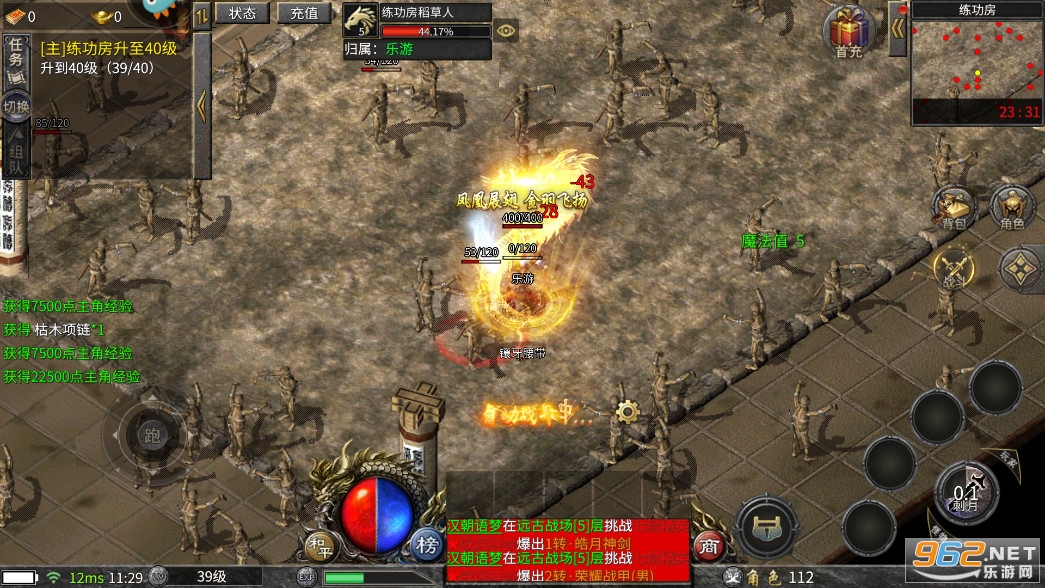Activate the 刺月 sword skill
Image resolution: width=1045 pixels, height=588 pixels.
965,492
